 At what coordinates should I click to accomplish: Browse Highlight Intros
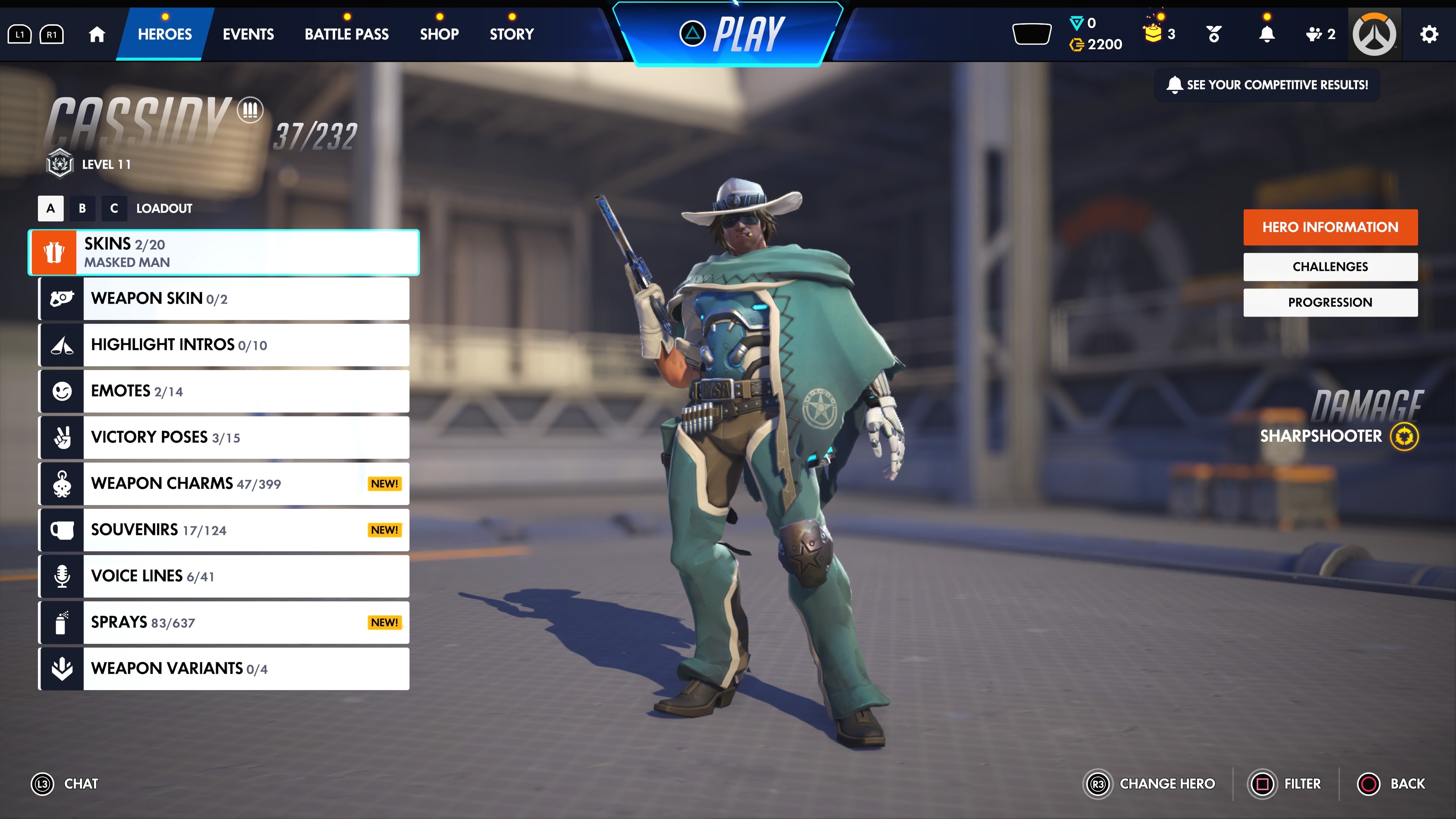(x=224, y=345)
